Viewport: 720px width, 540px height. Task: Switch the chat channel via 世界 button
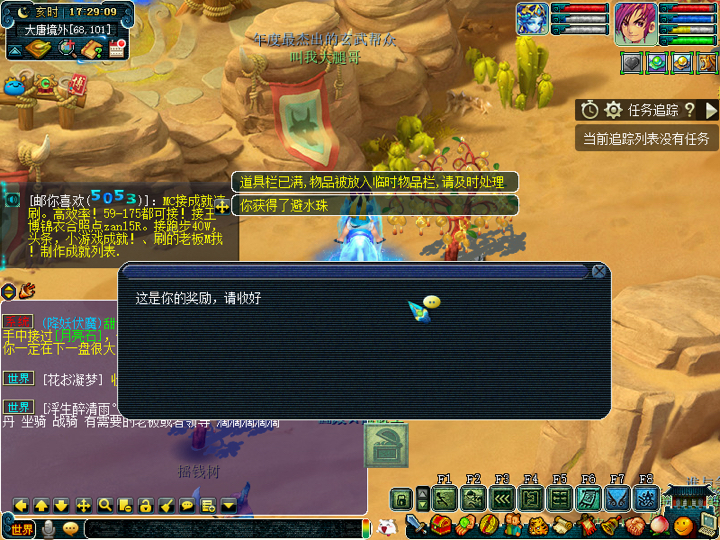pos(21,528)
